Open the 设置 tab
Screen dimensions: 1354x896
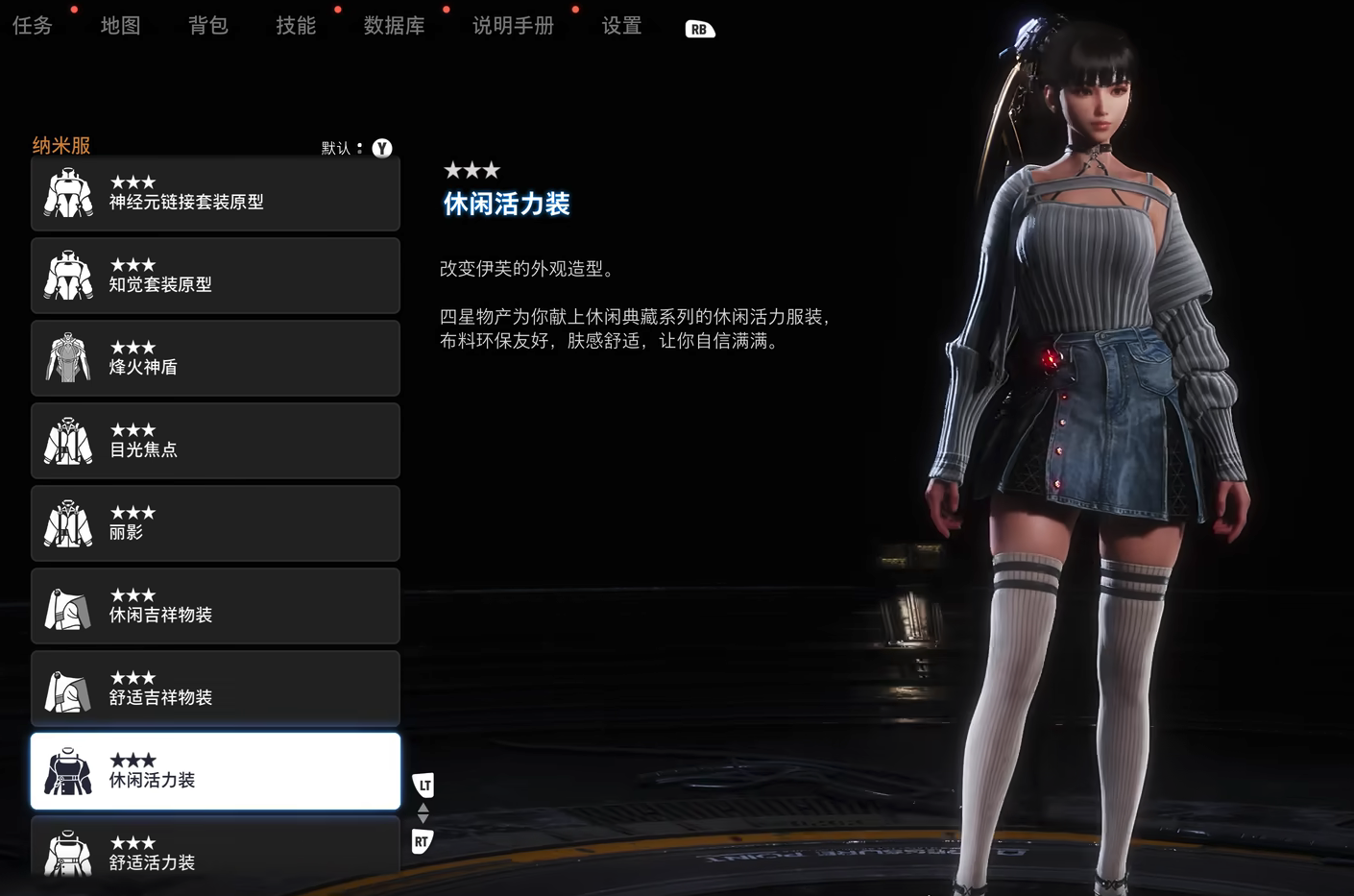click(x=621, y=26)
